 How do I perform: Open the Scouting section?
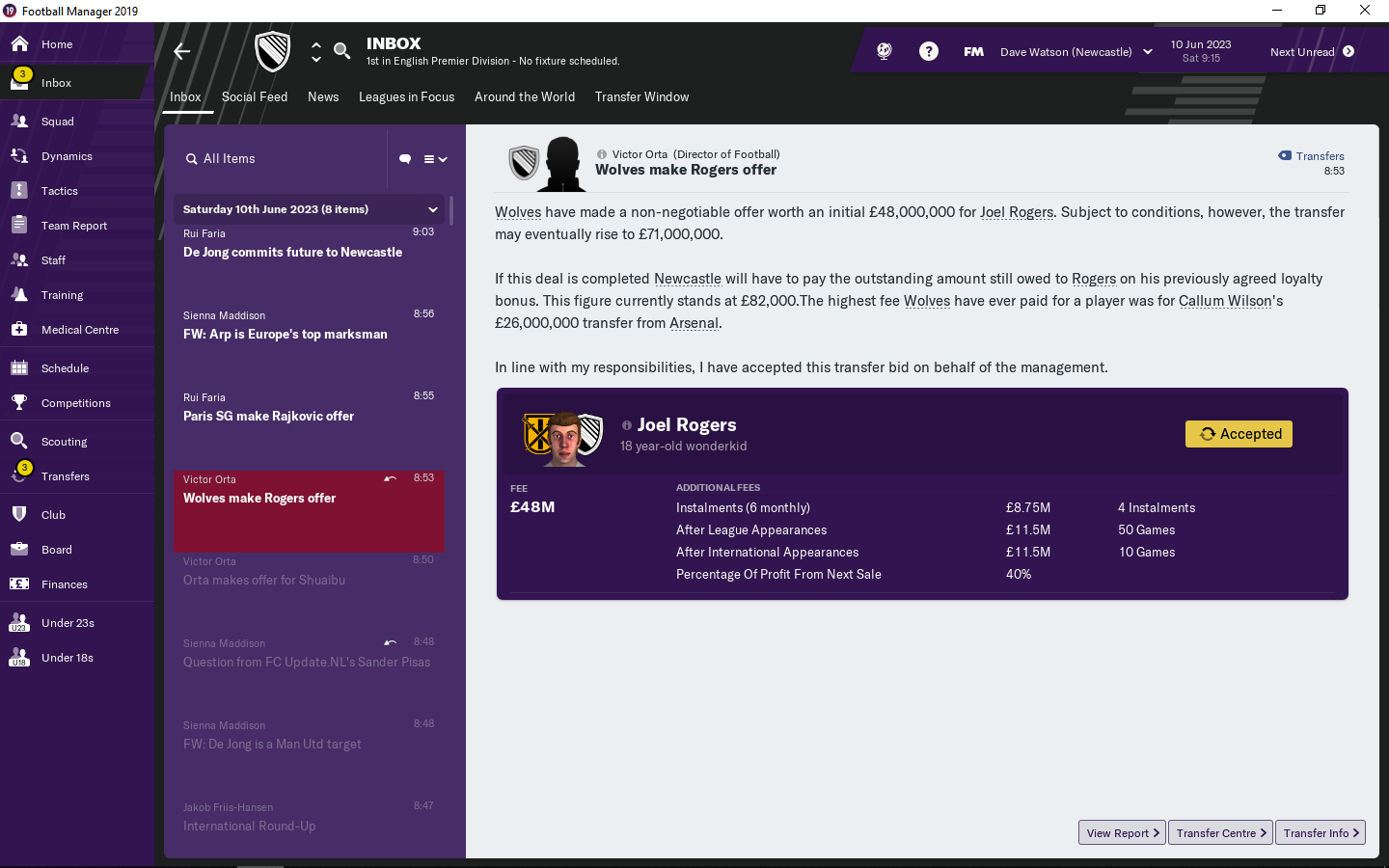pyautogui.click(x=64, y=442)
